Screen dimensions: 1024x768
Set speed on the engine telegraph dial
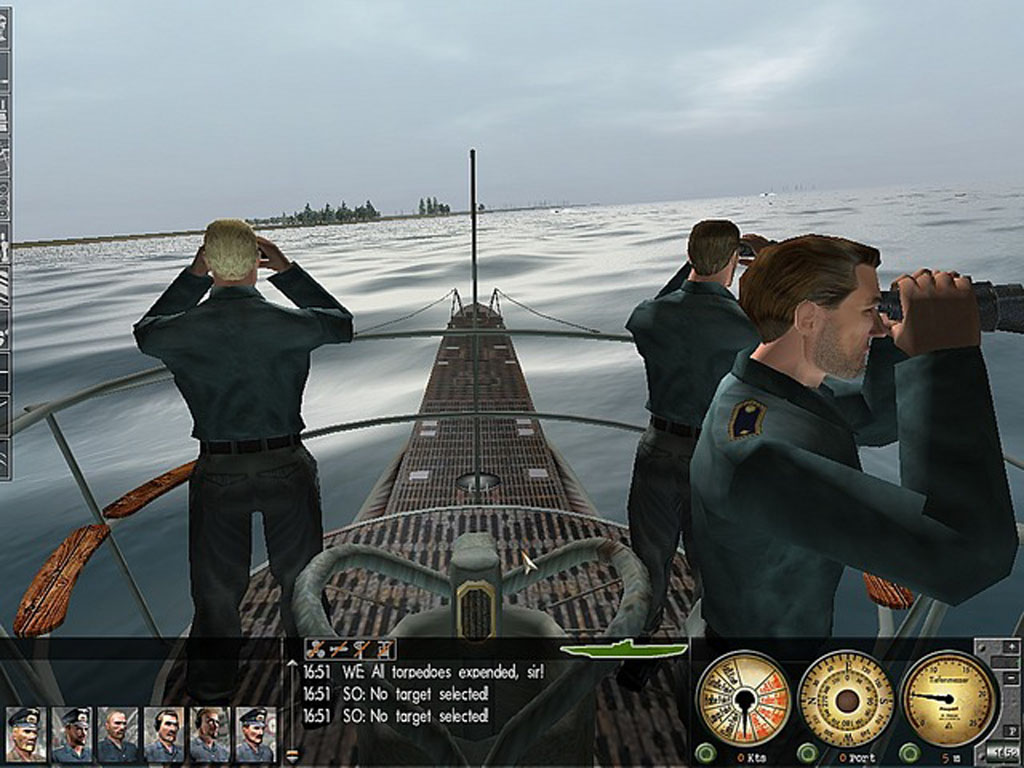[x=743, y=698]
